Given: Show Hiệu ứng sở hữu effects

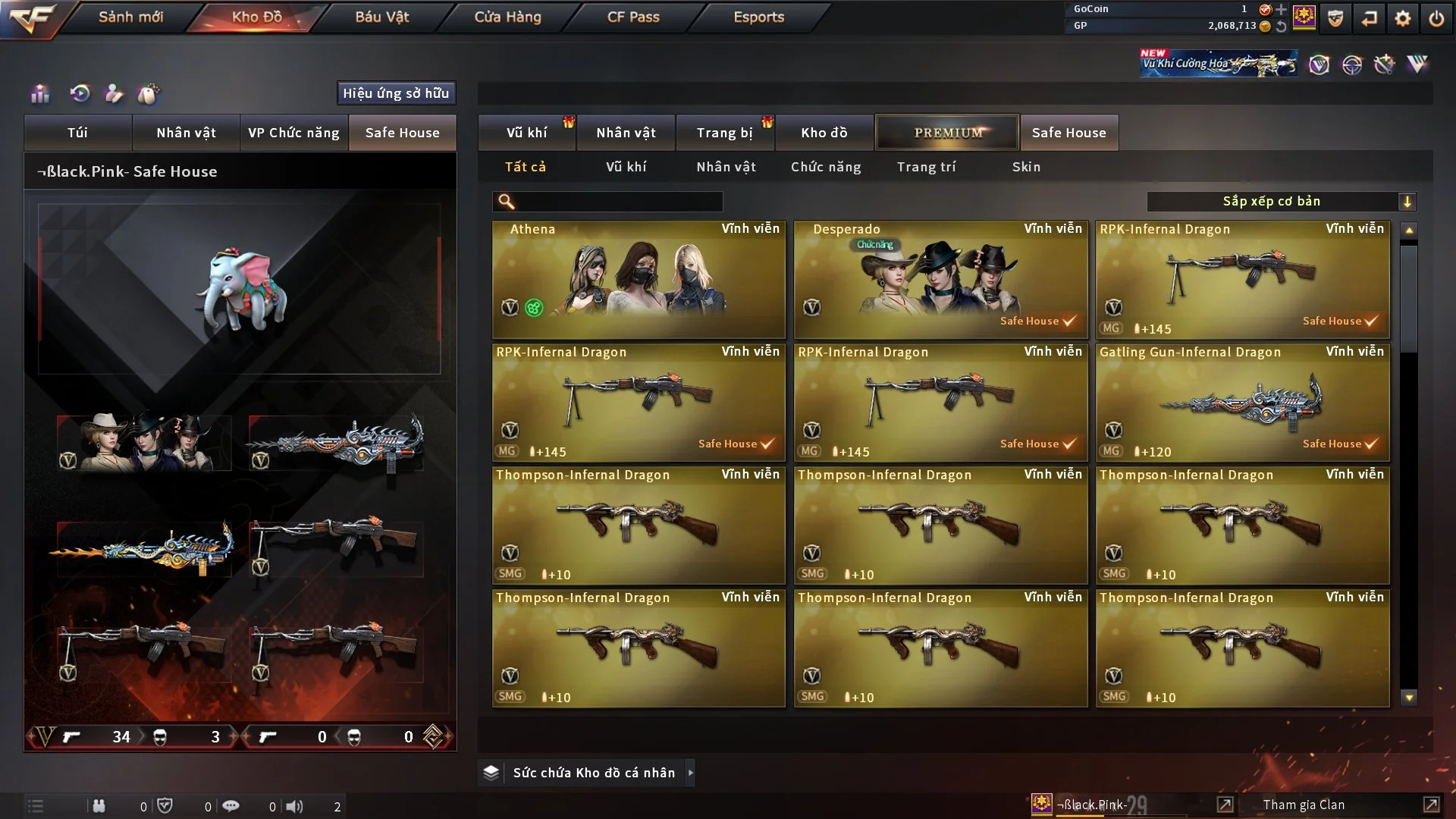Looking at the screenshot, I should (396, 93).
